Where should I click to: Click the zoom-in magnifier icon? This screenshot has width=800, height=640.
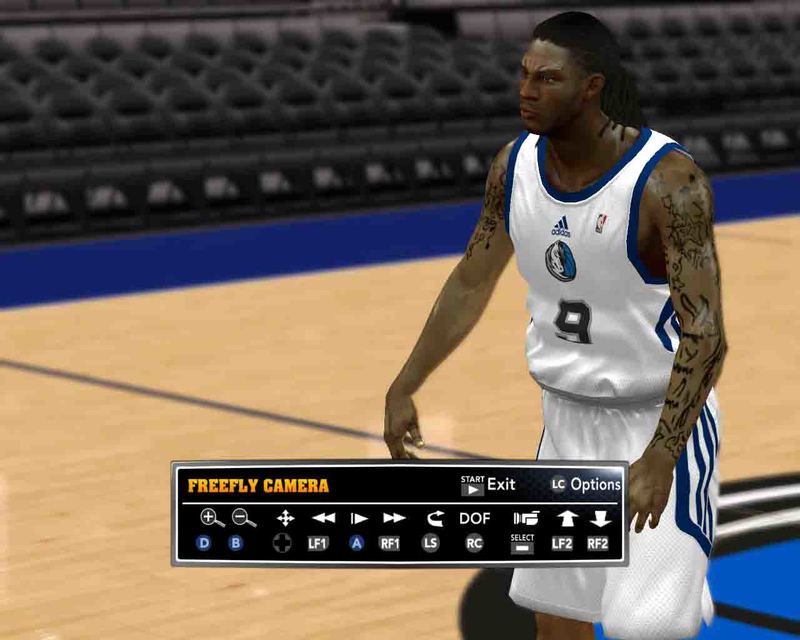point(211,517)
